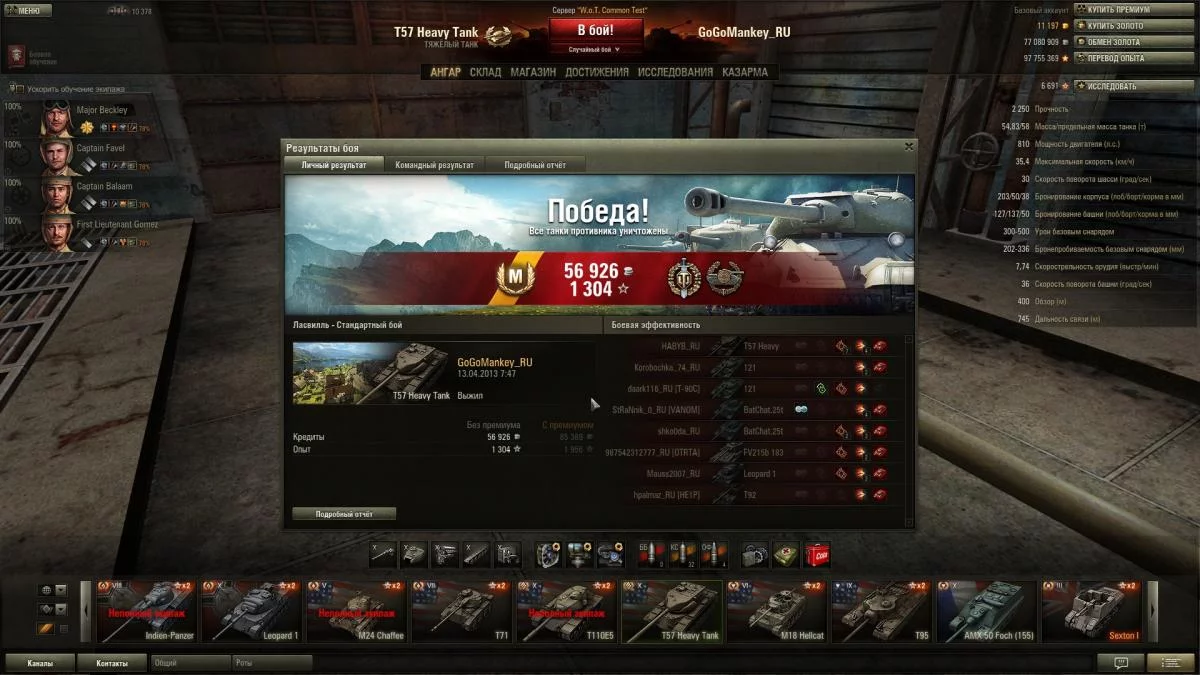Click the red "В бой!" battle button
Screen dimensions: 1200x675
click(x=596, y=31)
